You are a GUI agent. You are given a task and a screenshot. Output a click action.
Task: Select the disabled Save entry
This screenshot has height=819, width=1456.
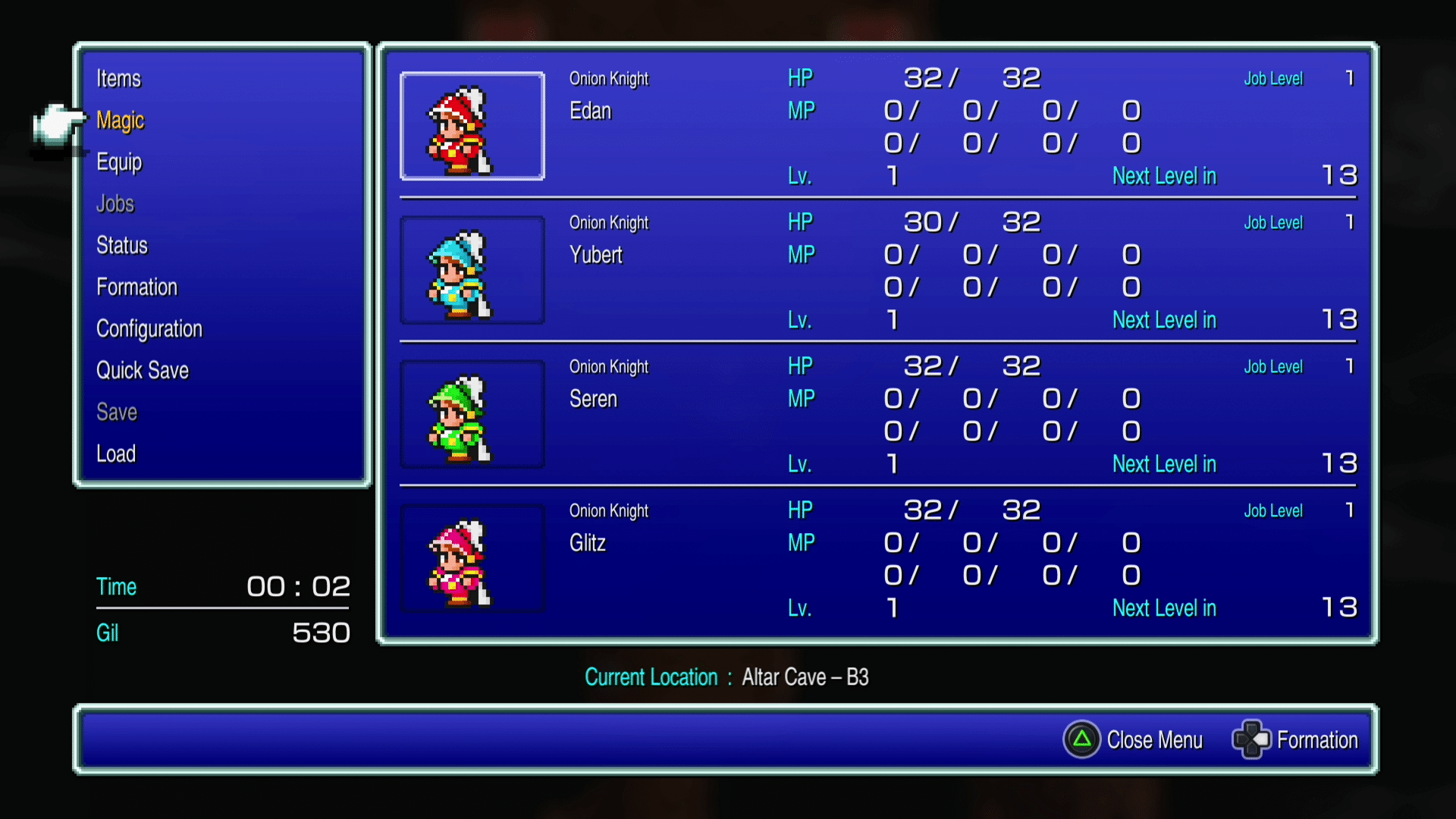point(117,412)
